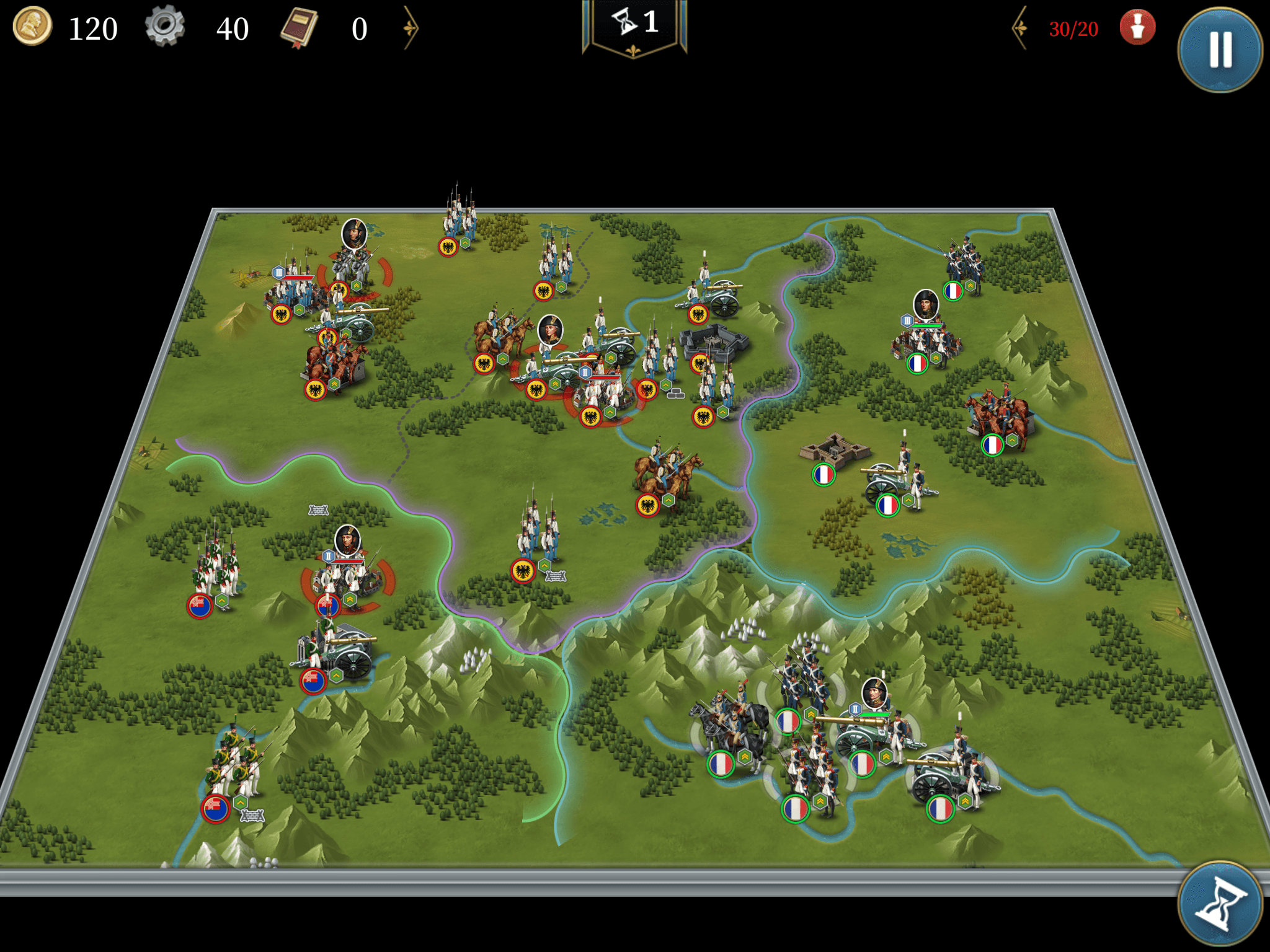
Task: Select the Austrian eagle-flagged fortress
Action: coord(714,341)
